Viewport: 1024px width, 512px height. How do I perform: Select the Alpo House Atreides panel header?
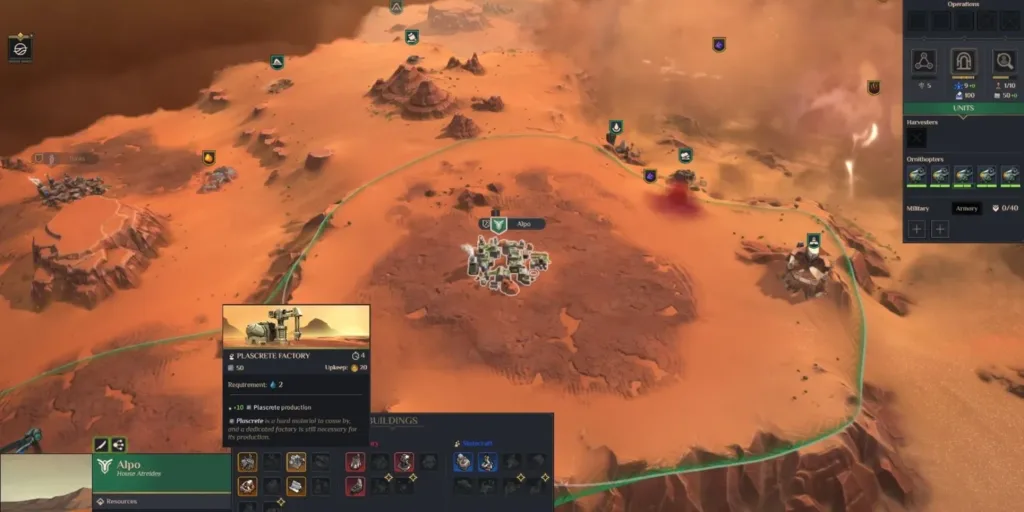tap(160, 470)
